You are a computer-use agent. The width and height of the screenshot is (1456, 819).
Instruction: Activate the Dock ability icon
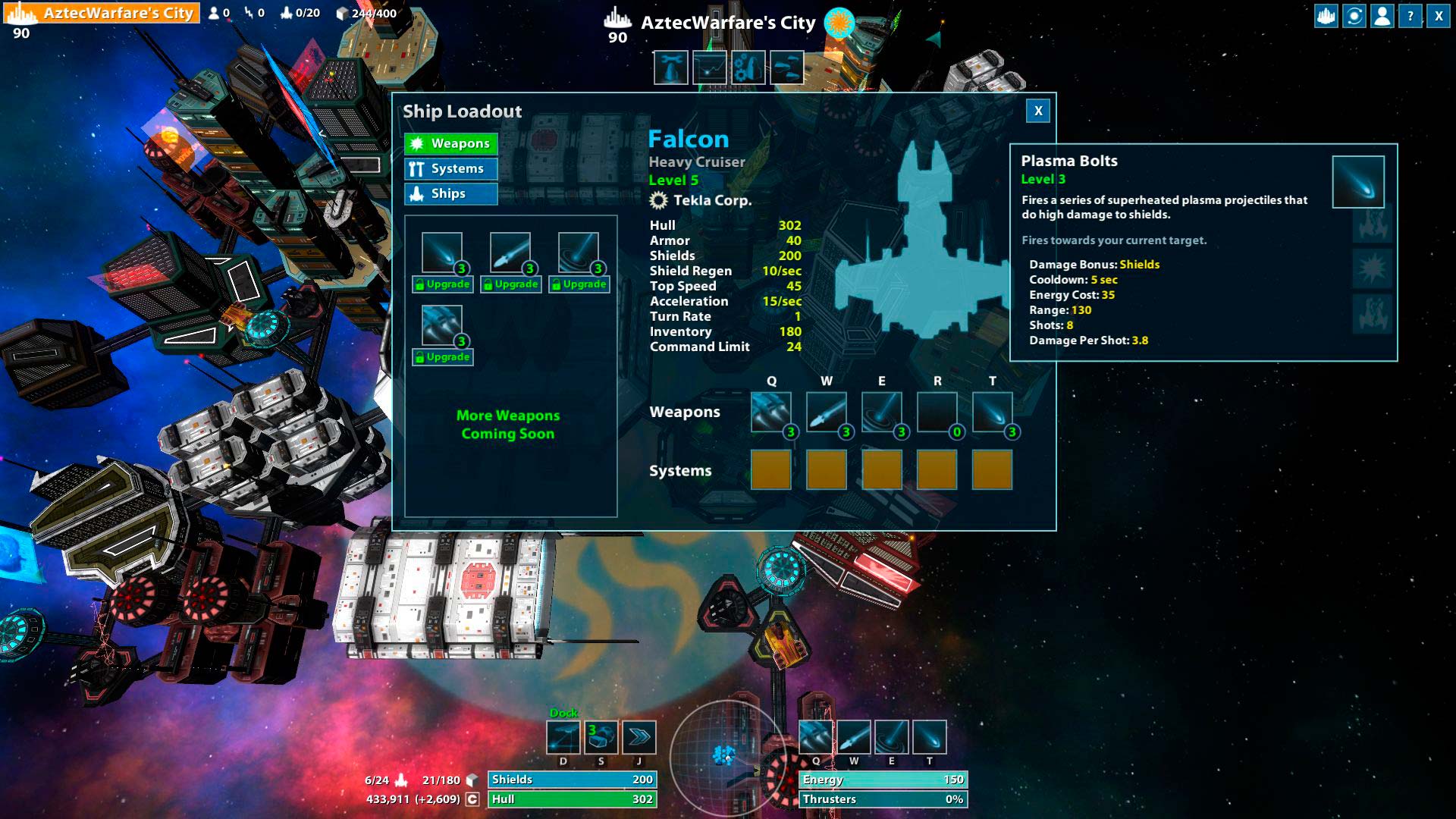[563, 736]
